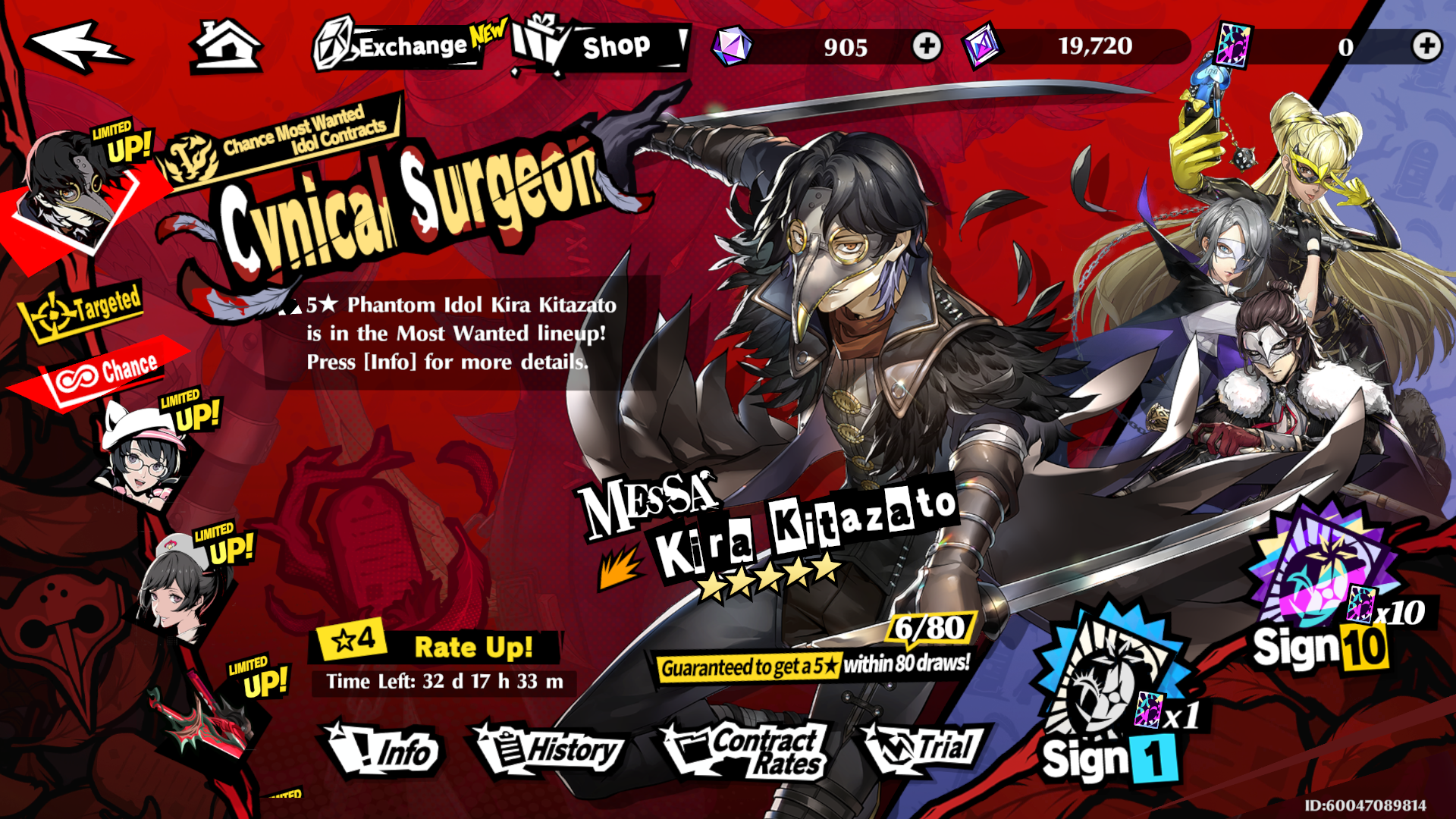The width and height of the screenshot is (1456, 819).
Task: View the contract History
Action: (550, 751)
